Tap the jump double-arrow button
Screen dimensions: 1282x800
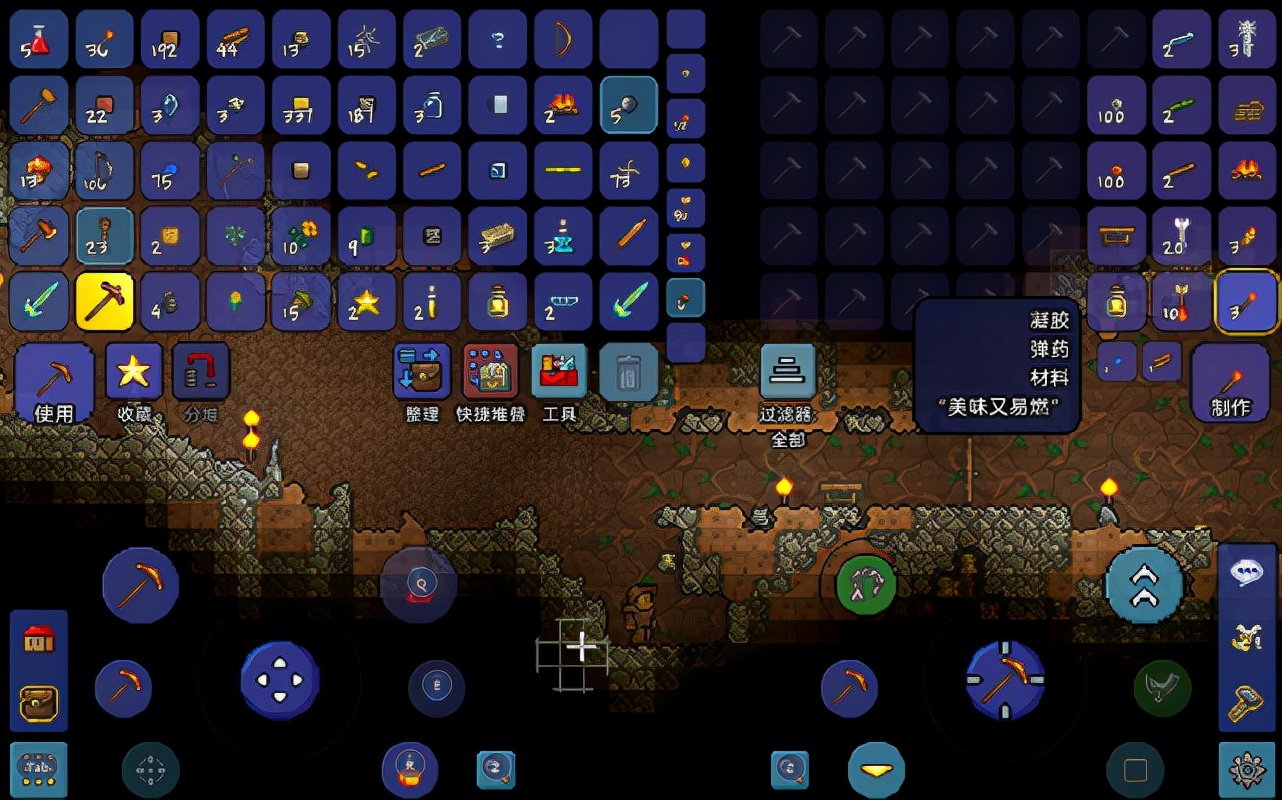point(1144,587)
